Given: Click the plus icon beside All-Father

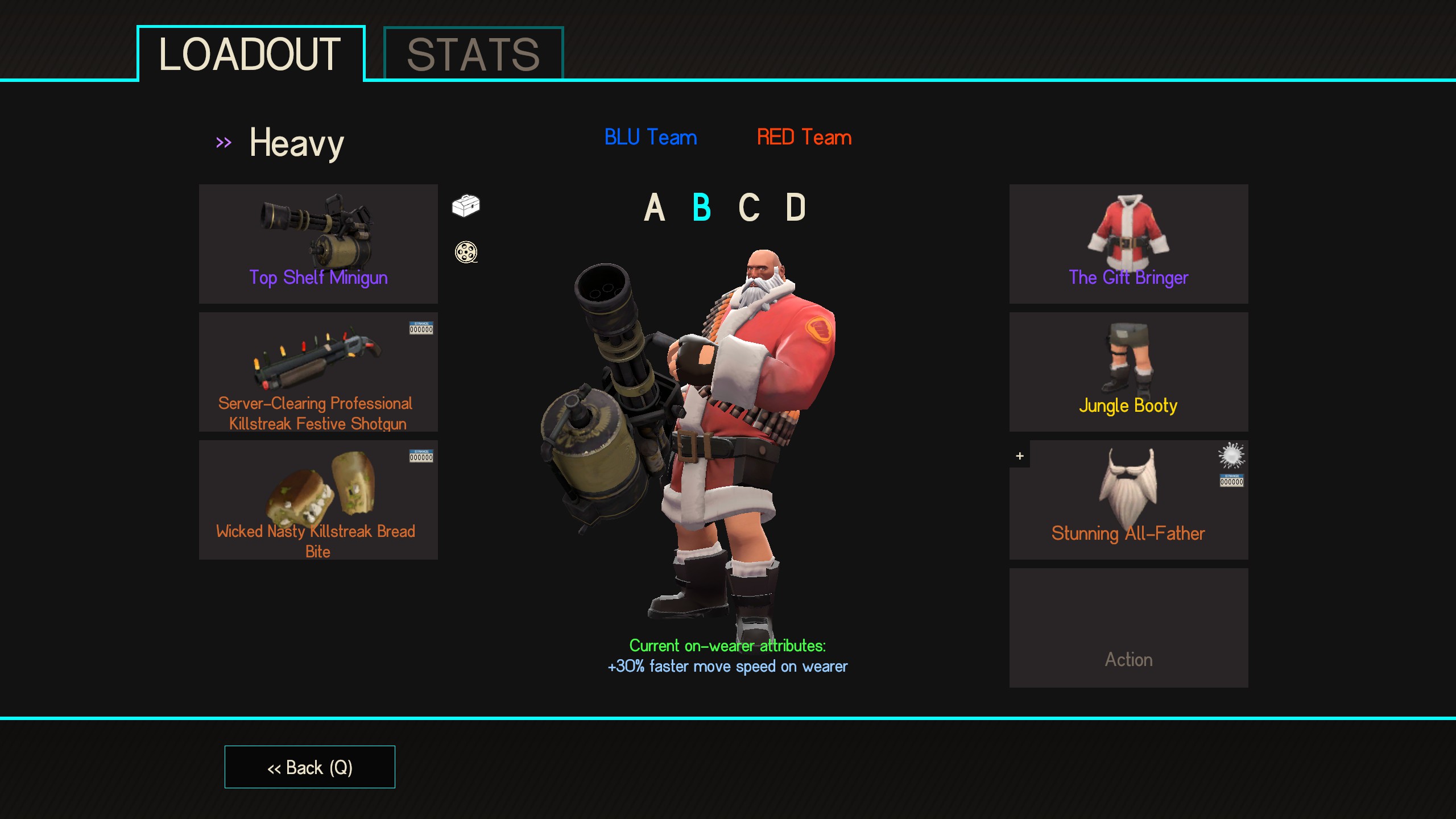Looking at the screenshot, I should click(1020, 456).
